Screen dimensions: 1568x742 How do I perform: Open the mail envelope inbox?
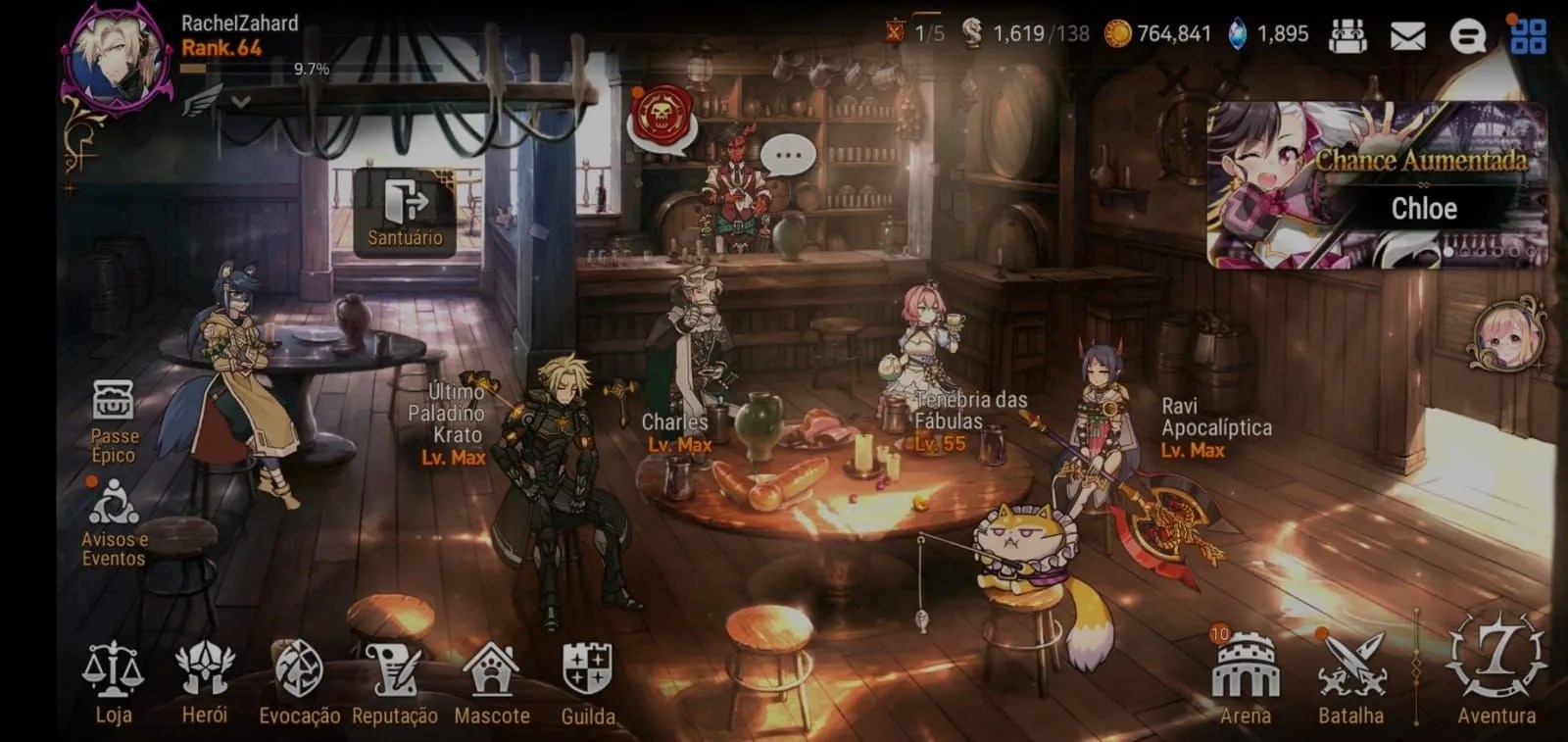[x=1407, y=36]
